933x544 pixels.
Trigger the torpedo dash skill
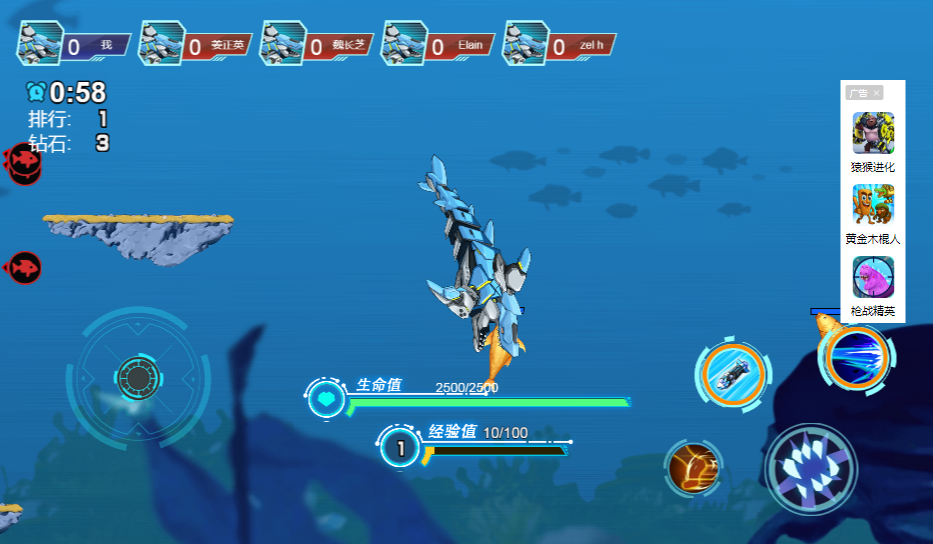733,373
